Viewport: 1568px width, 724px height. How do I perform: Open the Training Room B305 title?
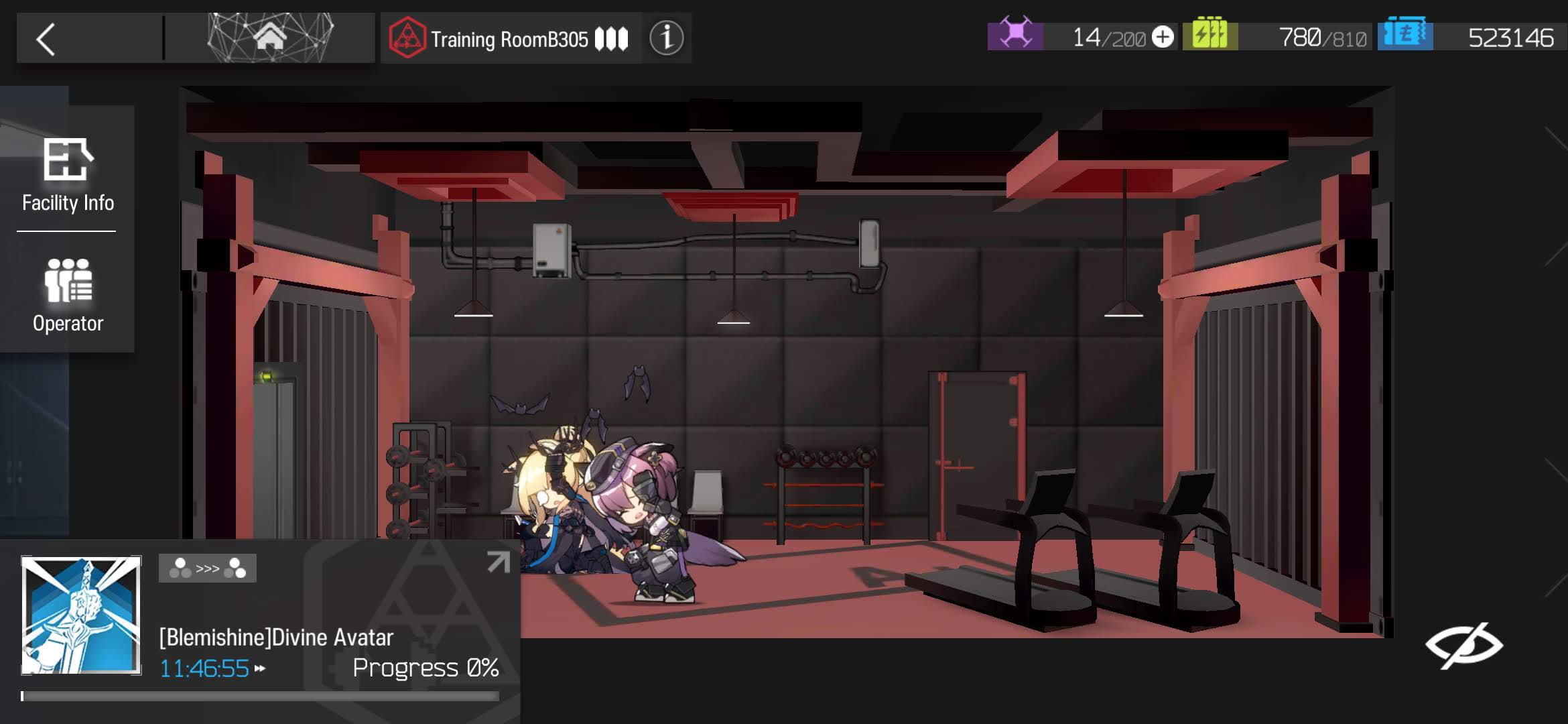coord(509,39)
